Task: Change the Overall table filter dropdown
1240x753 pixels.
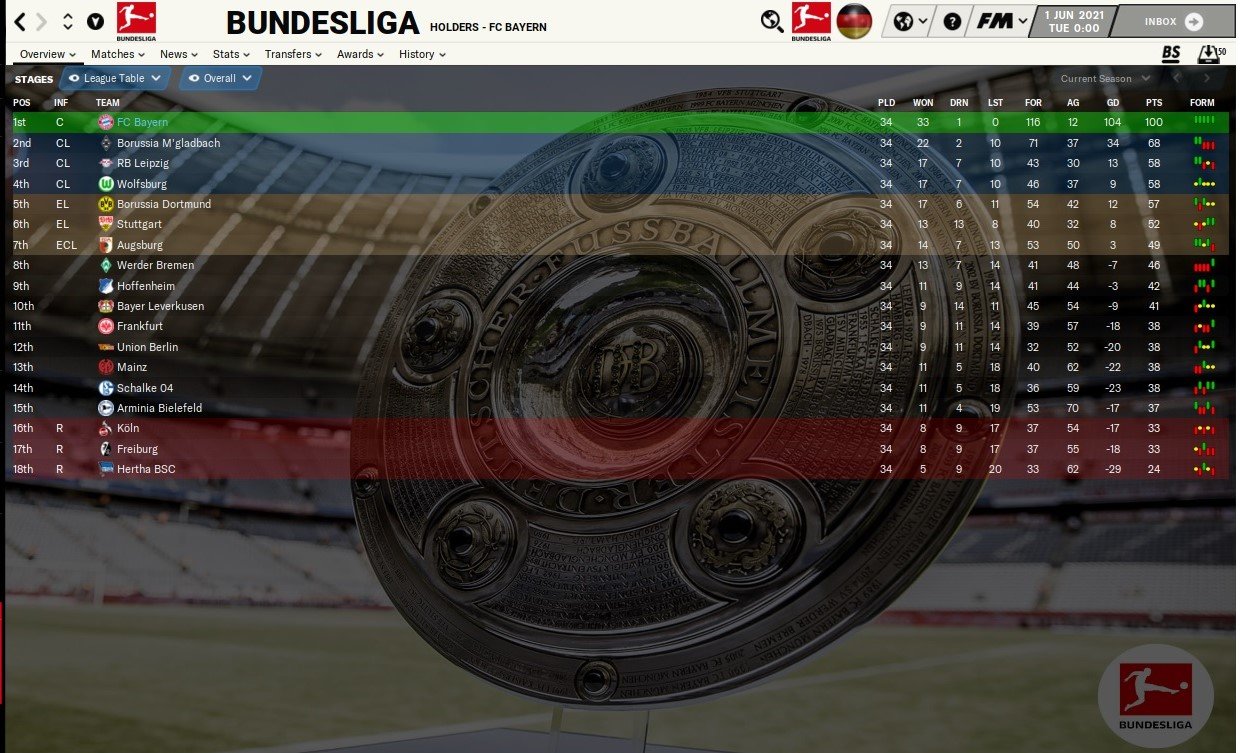Action: pyautogui.click(x=220, y=78)
